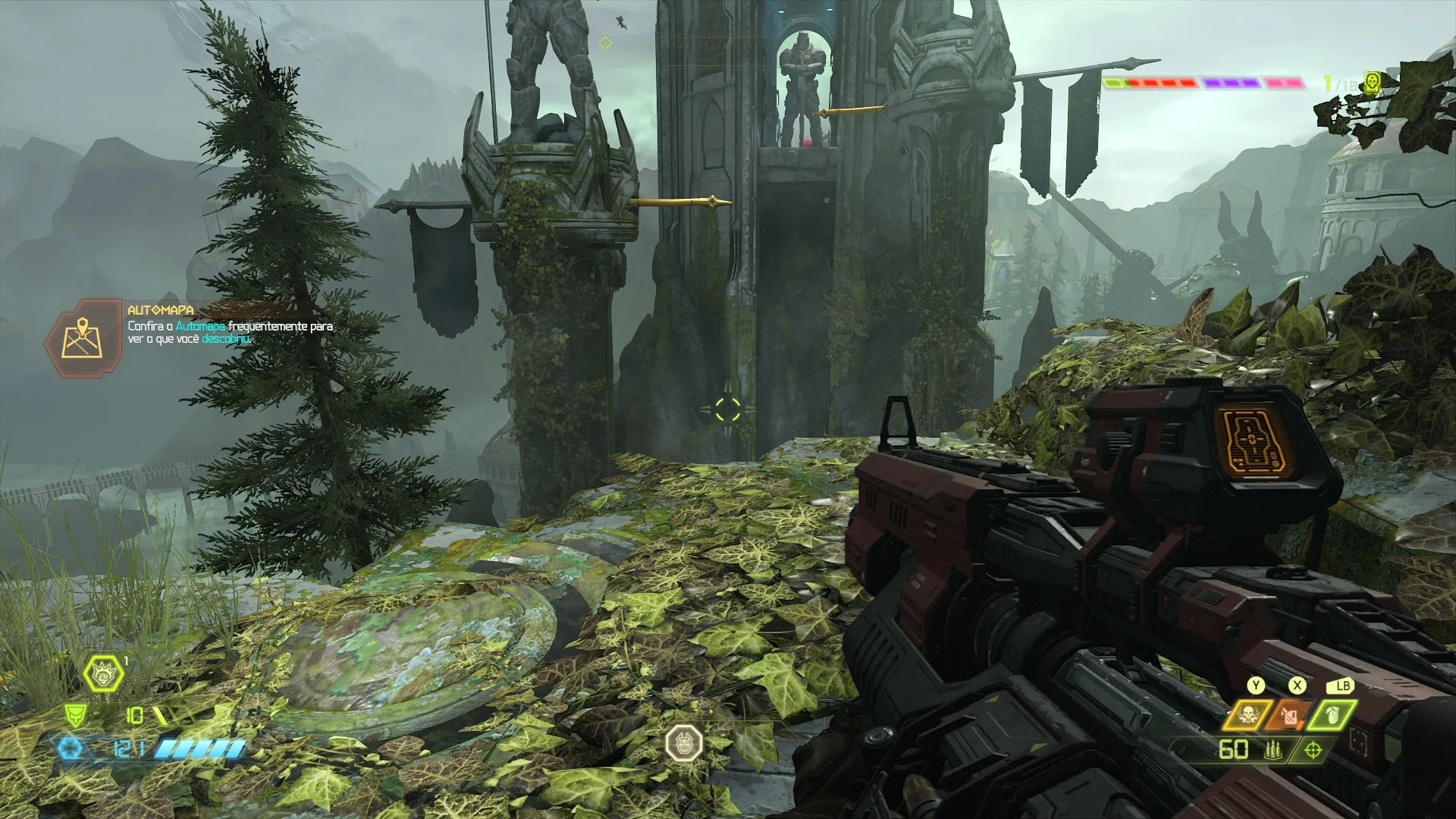Toggle the Y button indicator above Blood Punch
The height and width of the screenshot is (819, 1456).
[x=1257, y=686]
